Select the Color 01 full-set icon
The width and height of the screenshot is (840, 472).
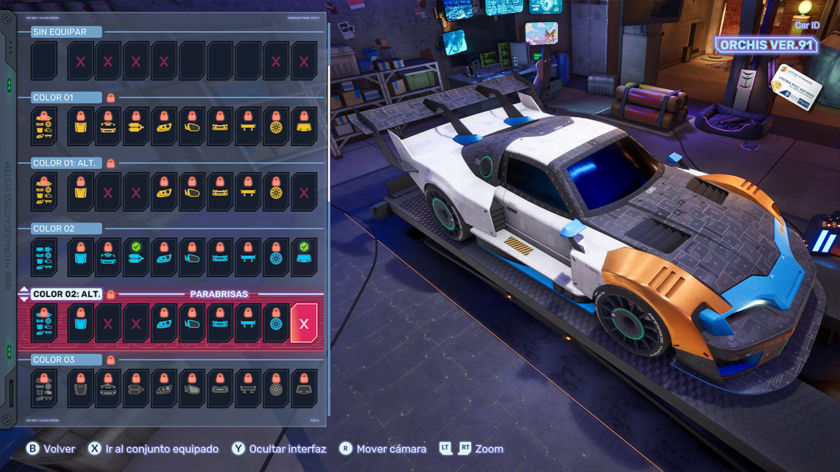point(44,127)
